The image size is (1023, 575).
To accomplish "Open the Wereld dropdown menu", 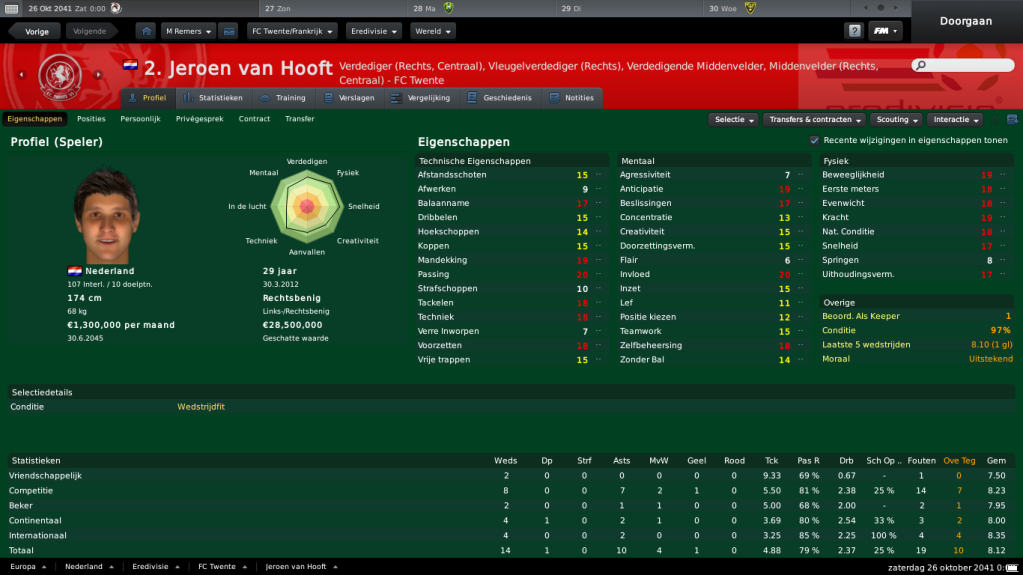I will tap(432, 31).
